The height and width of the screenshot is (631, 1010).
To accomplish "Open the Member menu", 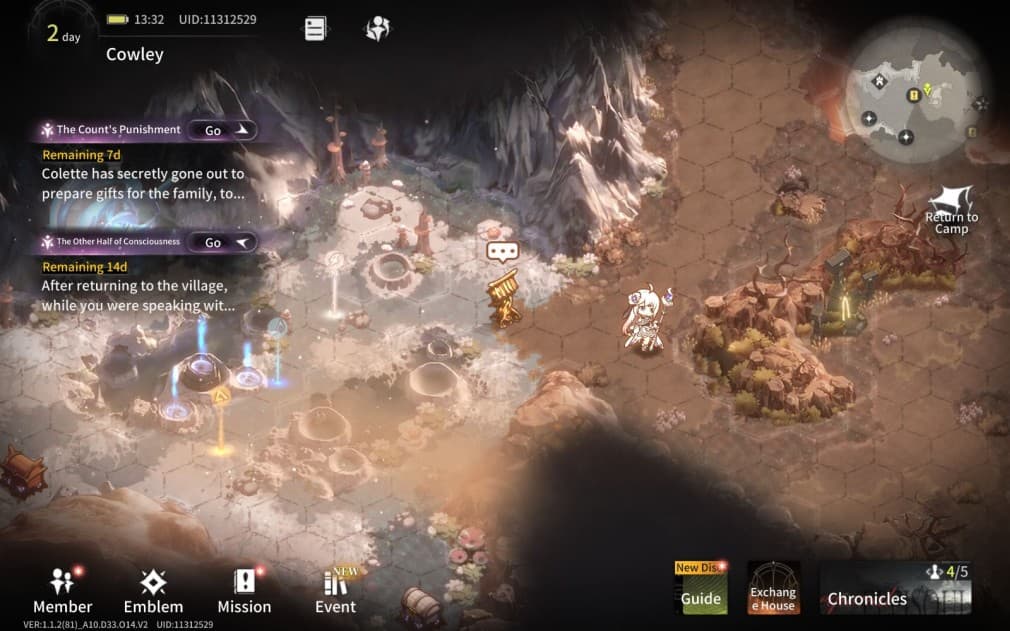I will [62, 590].
